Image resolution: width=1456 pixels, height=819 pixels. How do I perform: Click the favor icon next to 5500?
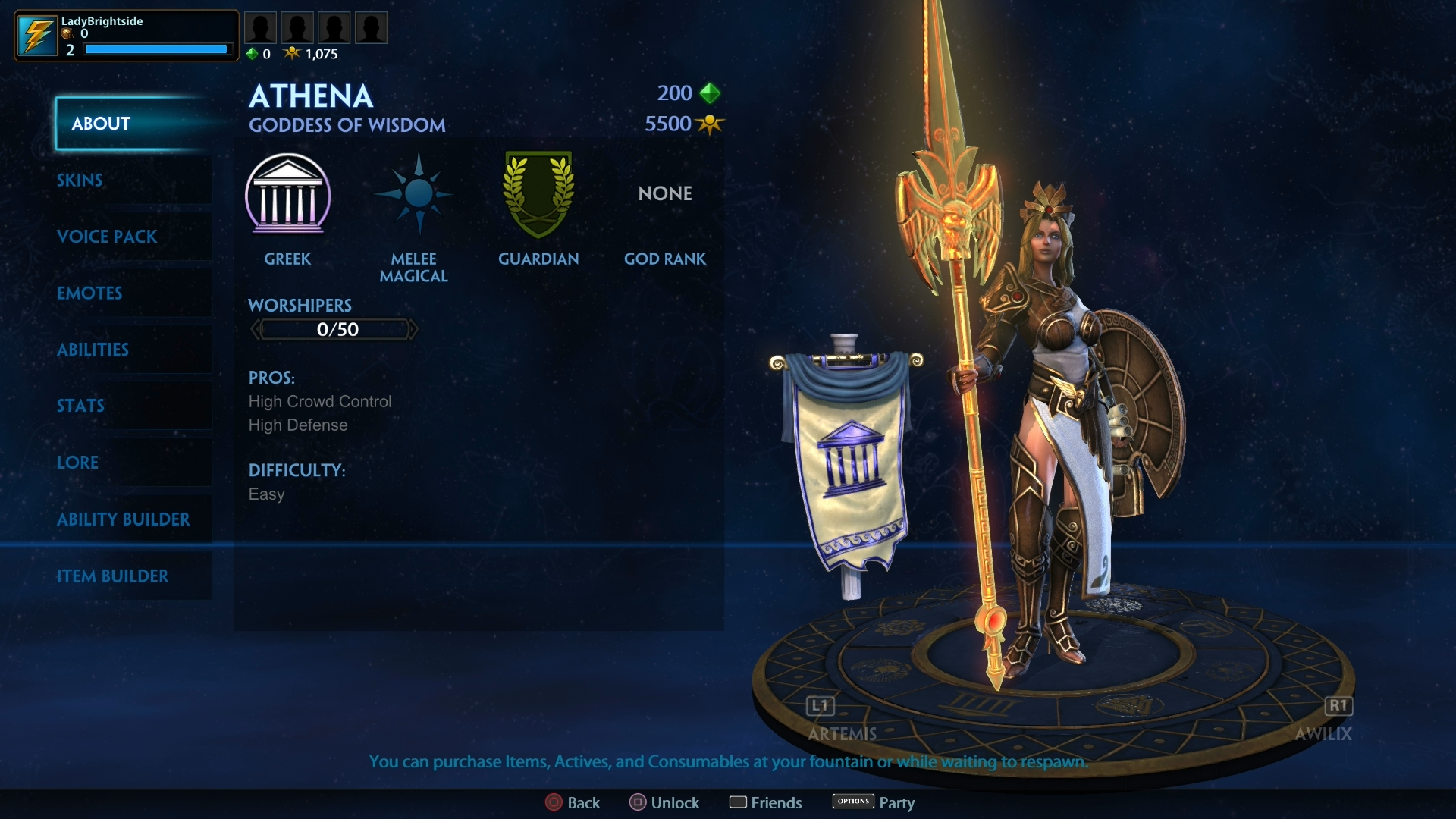pos(710,124)
